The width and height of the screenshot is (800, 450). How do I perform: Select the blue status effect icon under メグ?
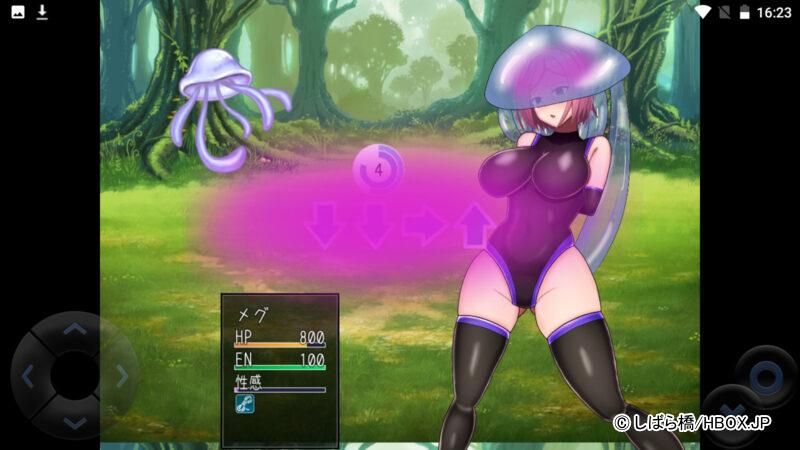click(243, 404)
